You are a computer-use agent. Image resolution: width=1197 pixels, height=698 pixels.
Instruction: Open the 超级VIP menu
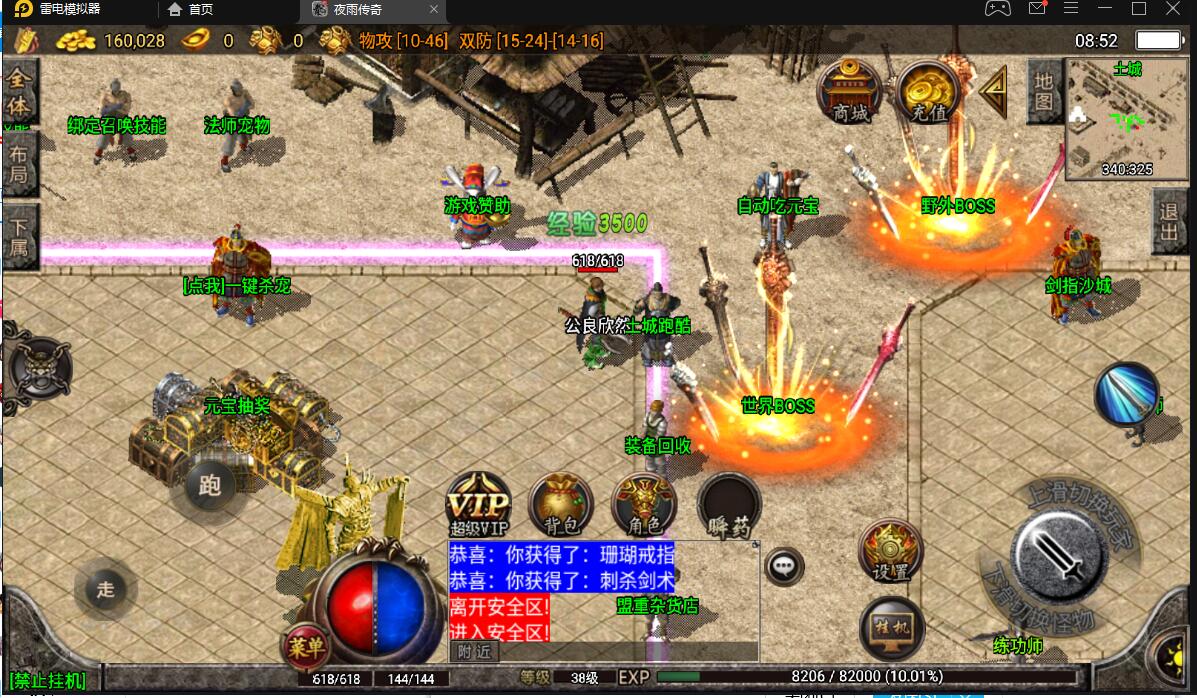click(478, 504)
